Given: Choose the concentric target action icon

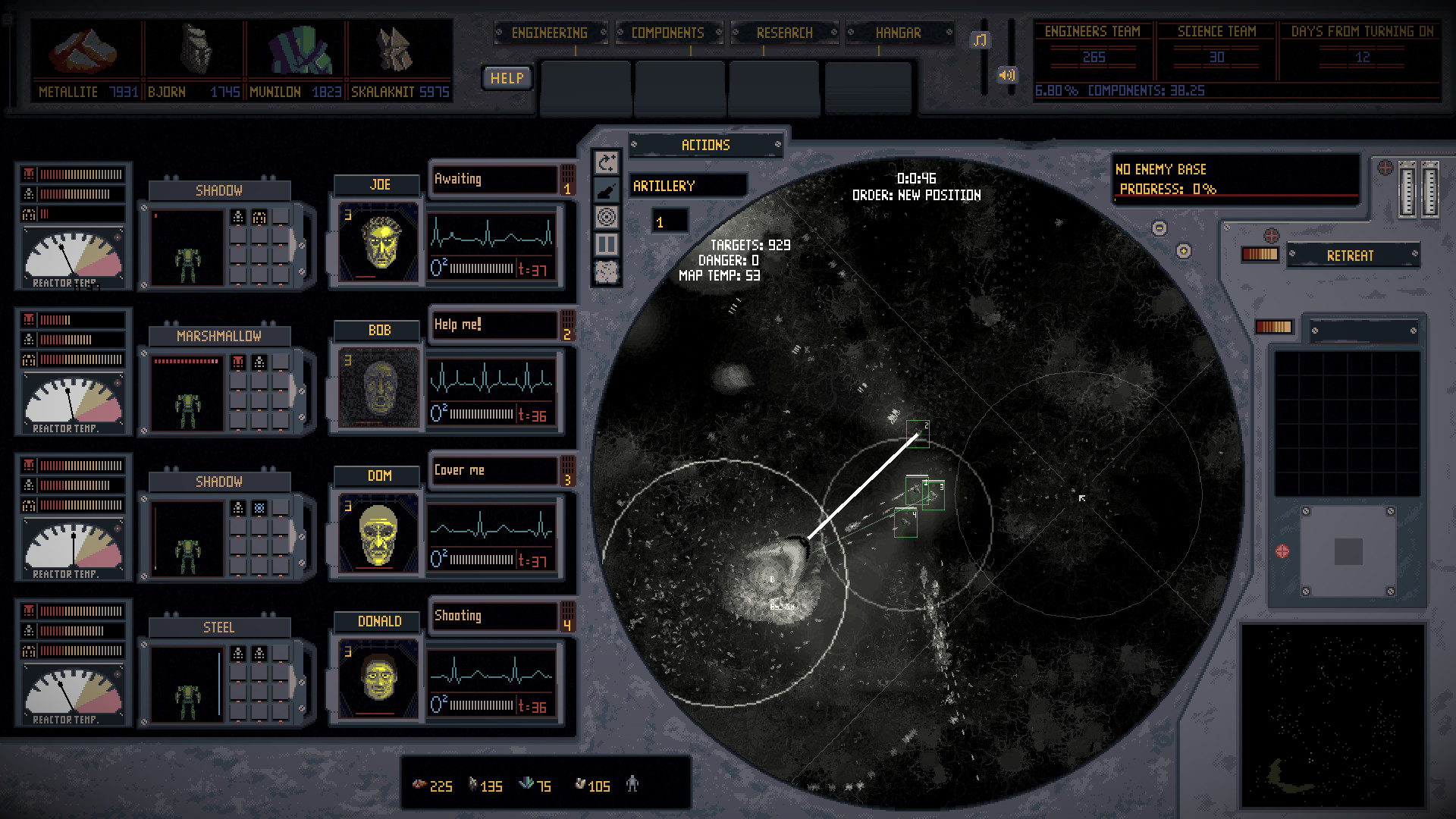Looking at the screenshot, I should (x=607, y=218).
